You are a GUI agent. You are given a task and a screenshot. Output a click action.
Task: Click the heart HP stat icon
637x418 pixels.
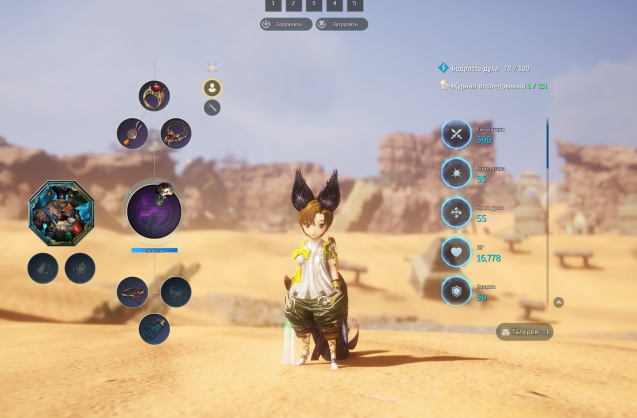pyautogui.click(x=456, y=251)
